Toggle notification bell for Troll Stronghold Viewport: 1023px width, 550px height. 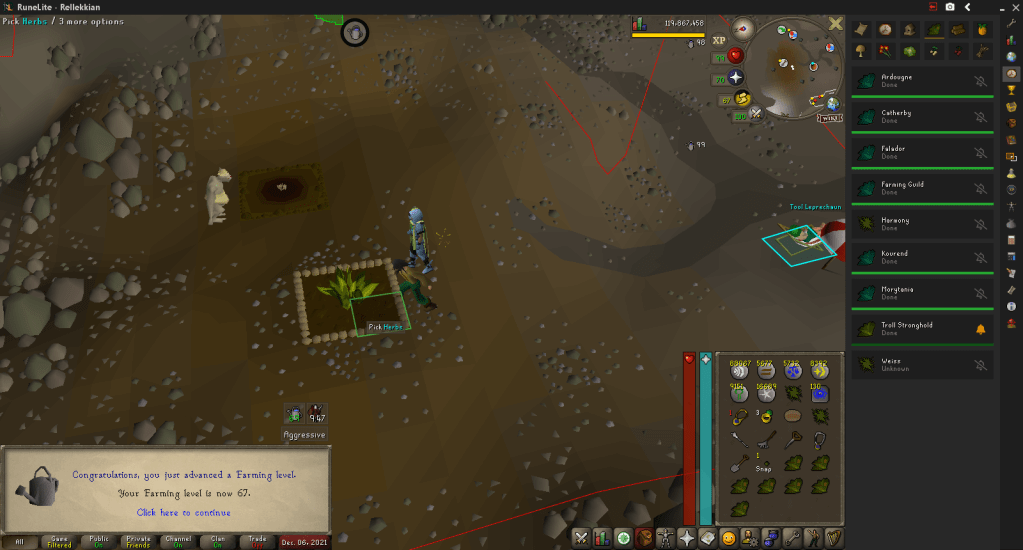[x=981, y=329]
